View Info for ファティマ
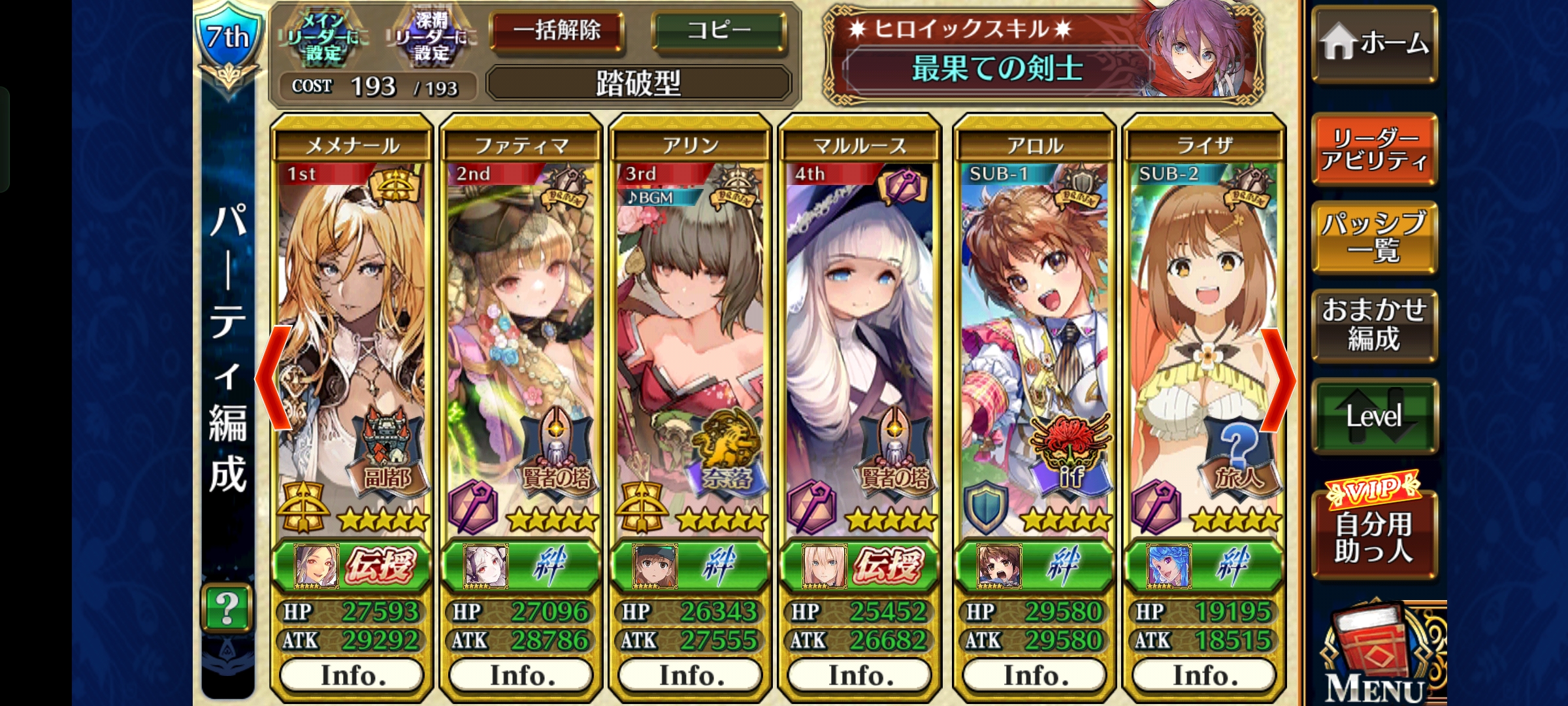Viewport: 1568px width, 706px height. pyautogui.click(x=521, y=675)
